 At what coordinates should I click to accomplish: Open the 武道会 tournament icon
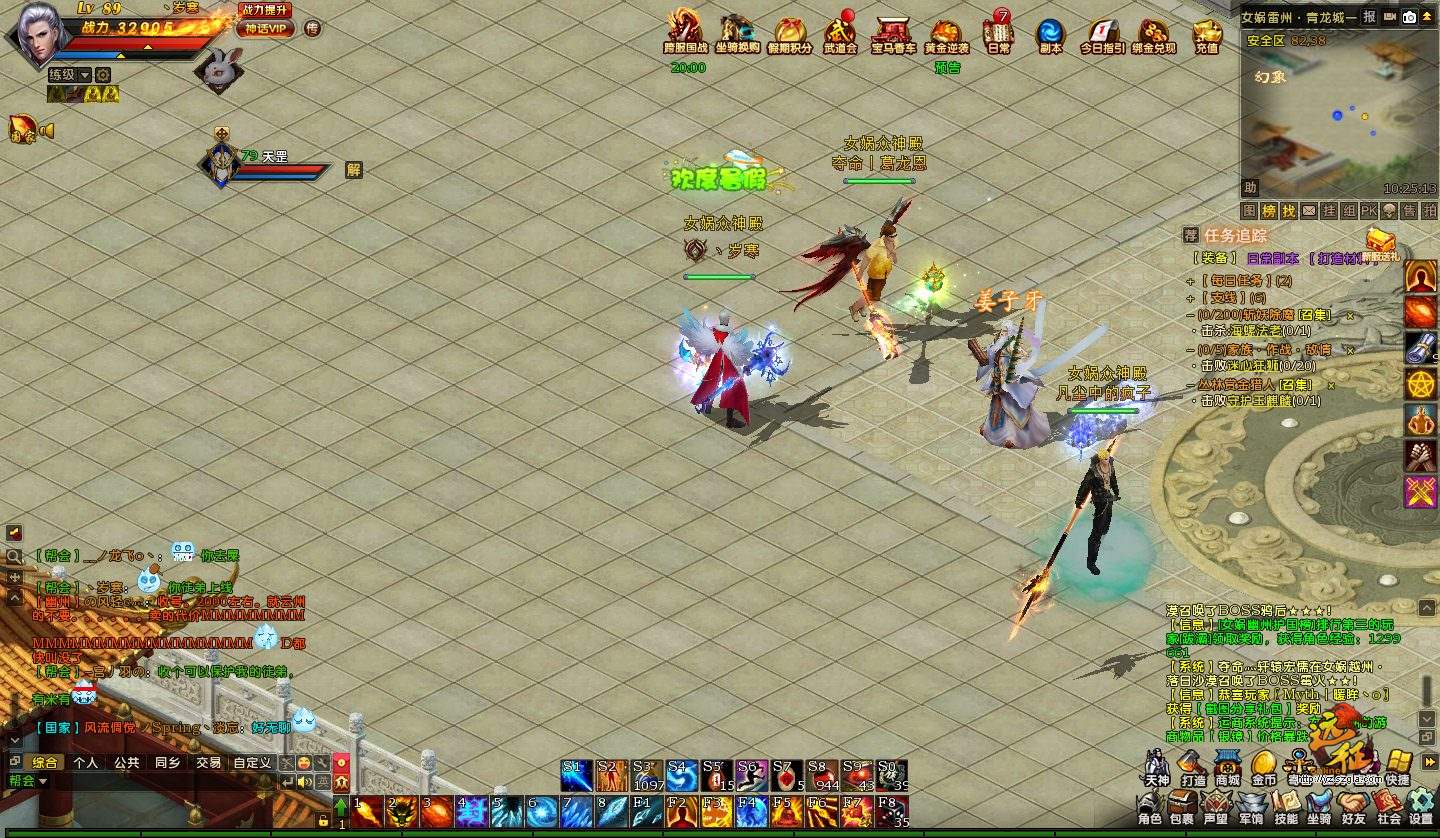click(840, 34)
